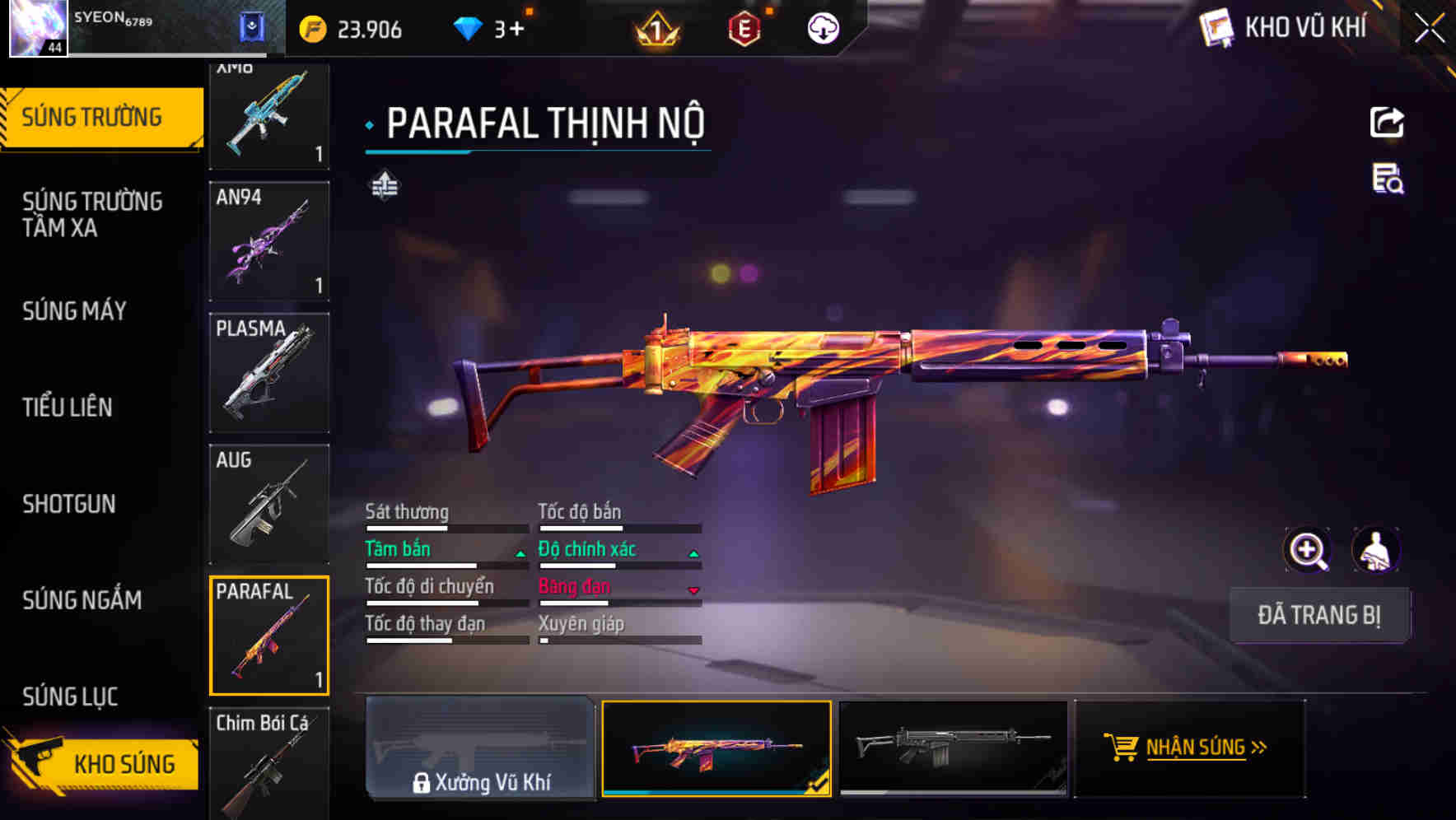Click the golden rank crown badge
Image resolution: width=1456 pixels, height=820 pixels.
point(655,30)
